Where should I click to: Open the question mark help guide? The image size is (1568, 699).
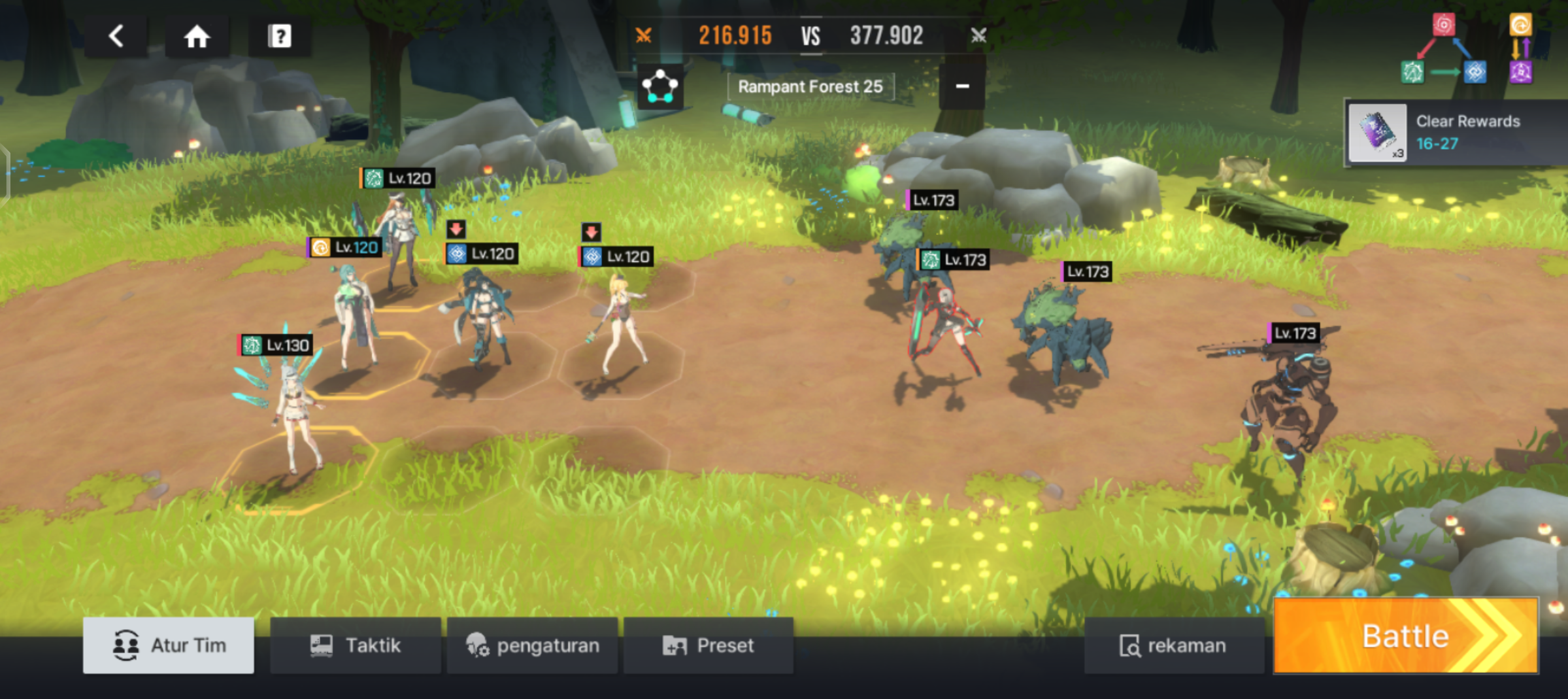[x=280, y=37]
